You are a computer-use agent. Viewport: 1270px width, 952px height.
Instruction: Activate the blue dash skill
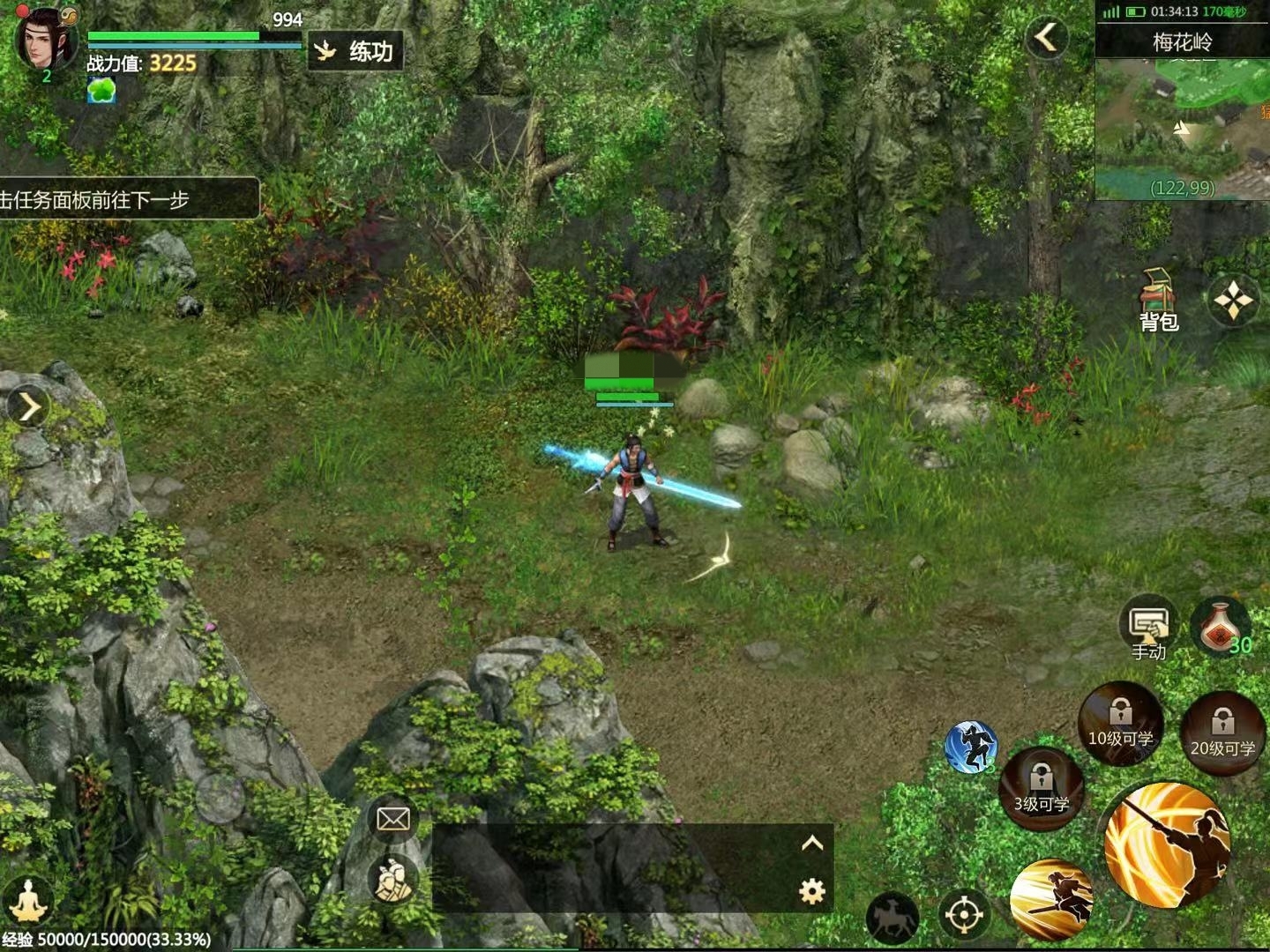970,747
